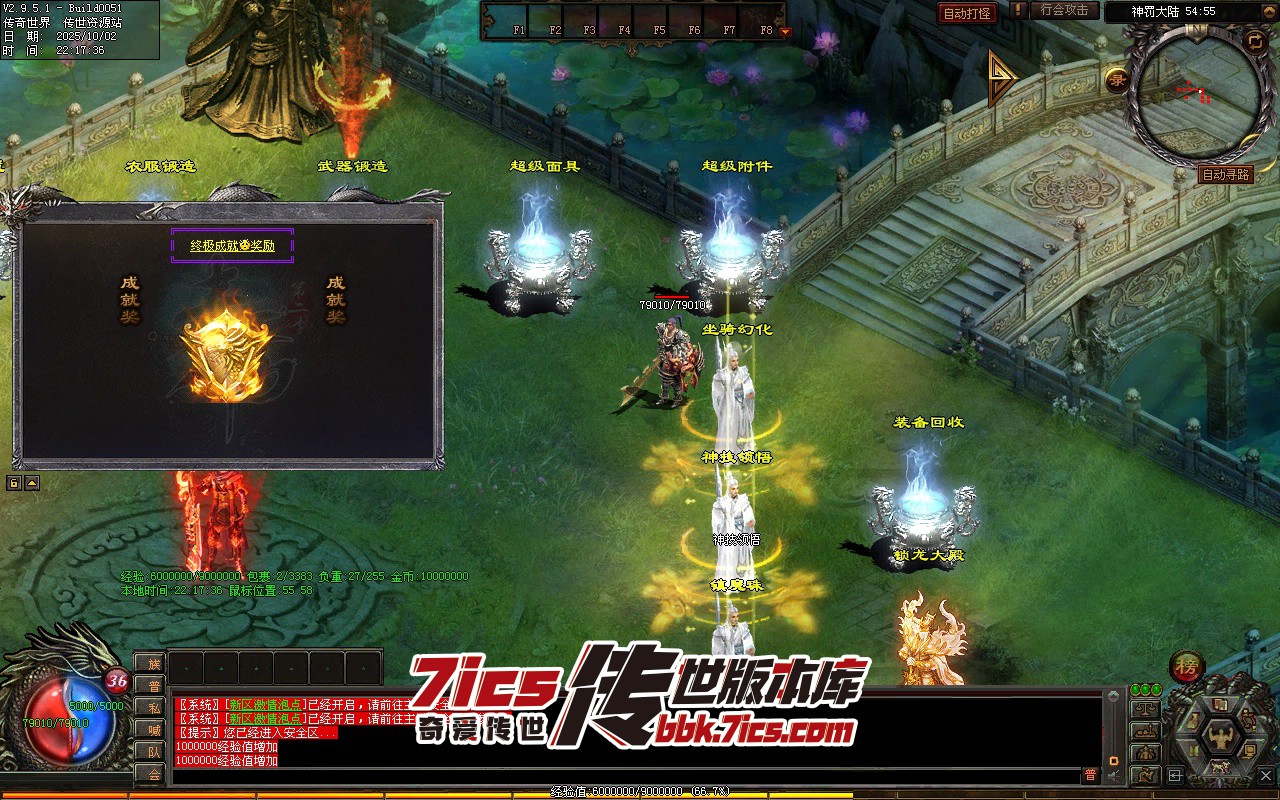Open the character panel muscular figure icon
1280x800 pixels.
click(1220, 738)
